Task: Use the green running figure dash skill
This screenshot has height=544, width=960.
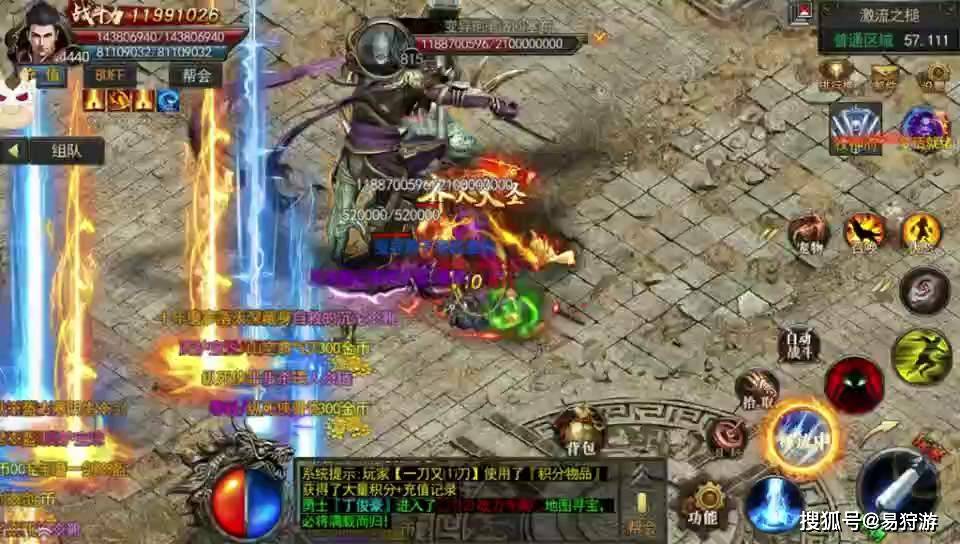Action: coord(921,356)
